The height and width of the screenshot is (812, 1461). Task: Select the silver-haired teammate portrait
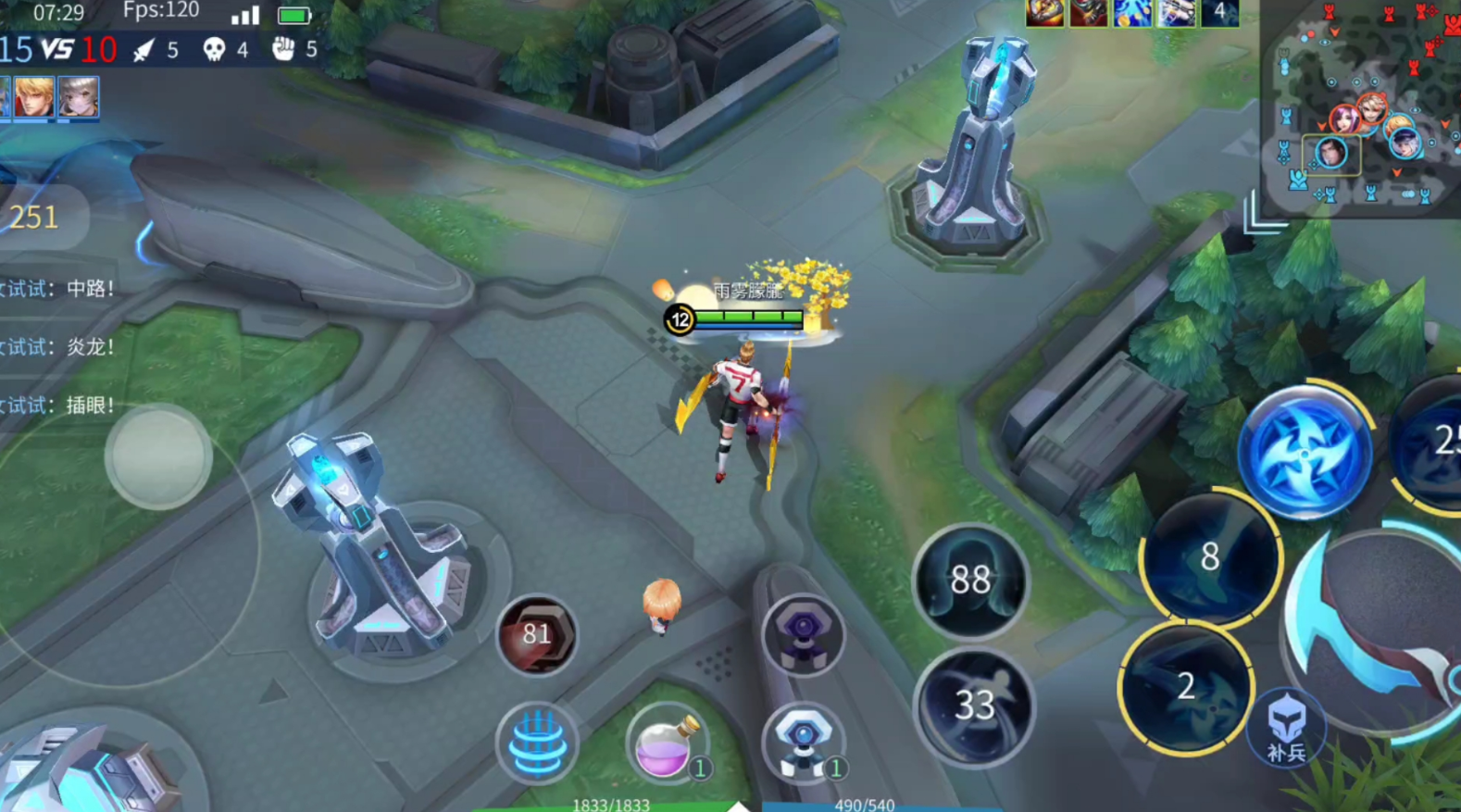point(79,97)
